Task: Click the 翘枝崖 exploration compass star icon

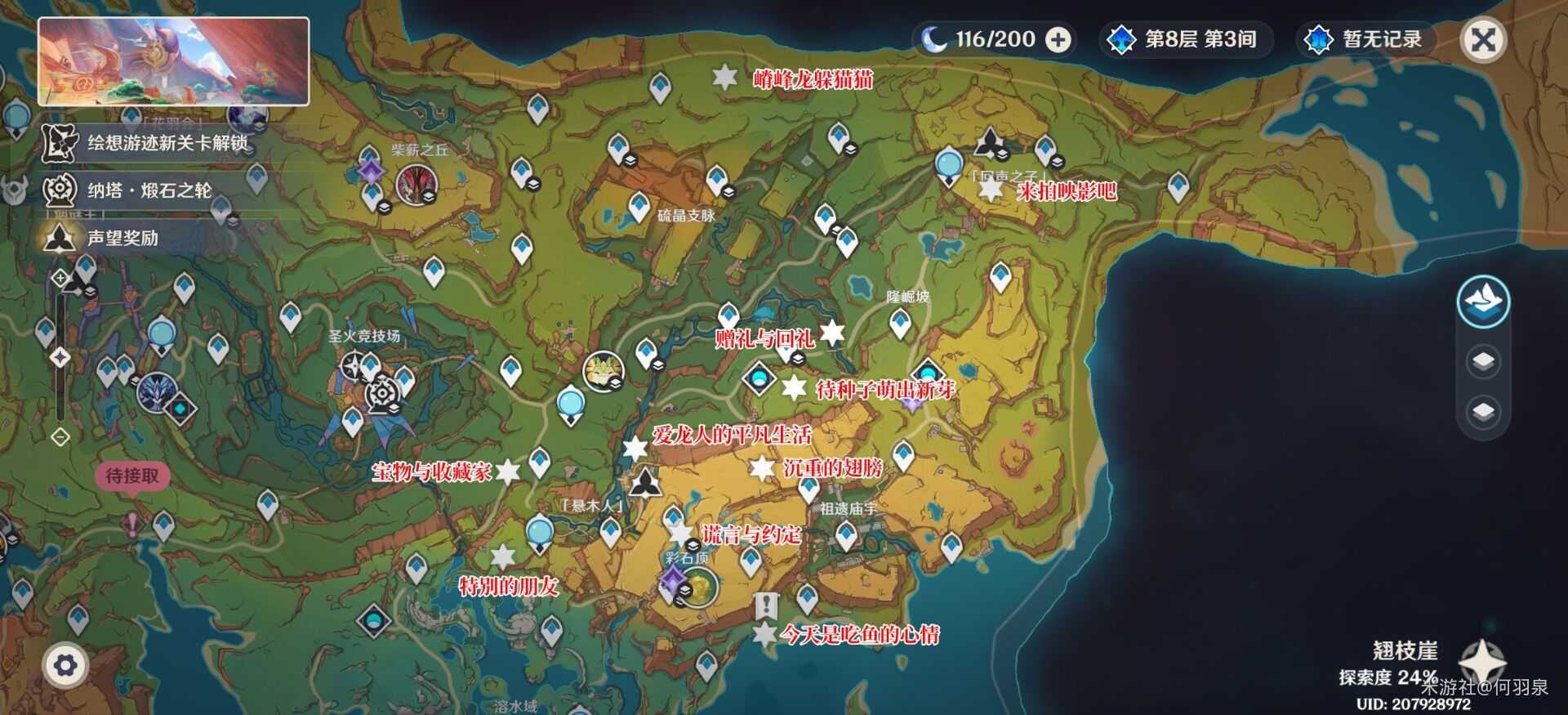Action: (x=1482, y=660)
